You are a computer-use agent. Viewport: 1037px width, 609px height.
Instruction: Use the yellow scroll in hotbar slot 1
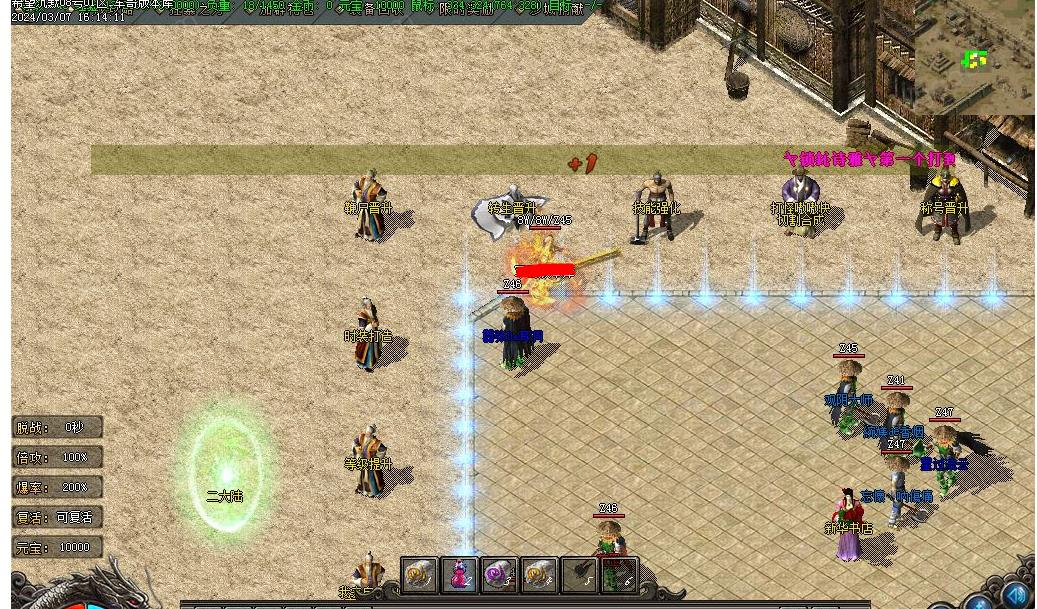point(419,575)
